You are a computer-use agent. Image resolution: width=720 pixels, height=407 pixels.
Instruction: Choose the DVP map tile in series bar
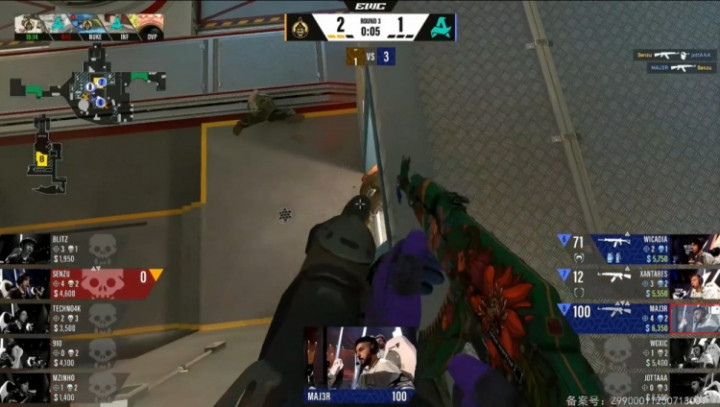click(151, 25)
